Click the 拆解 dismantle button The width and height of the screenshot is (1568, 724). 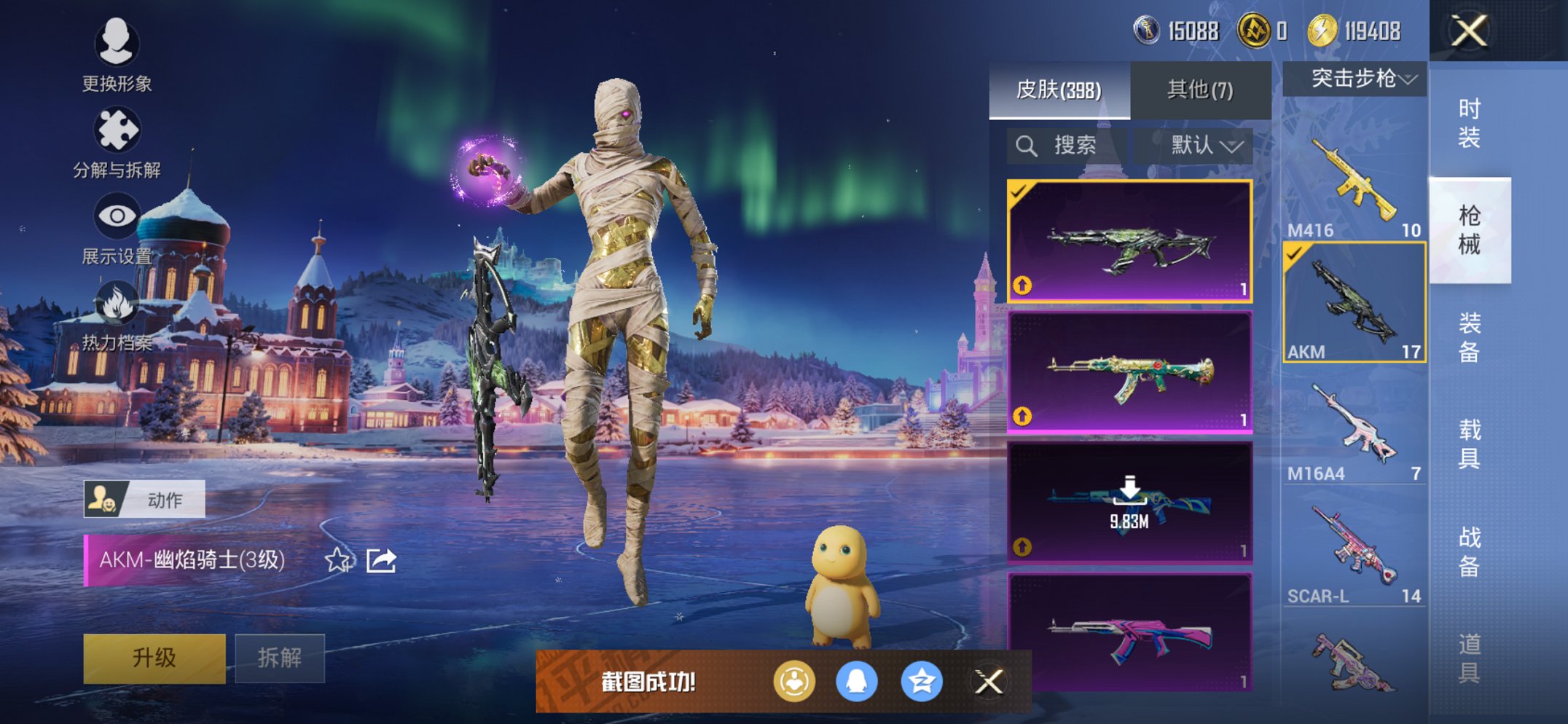tap(280, 658)
